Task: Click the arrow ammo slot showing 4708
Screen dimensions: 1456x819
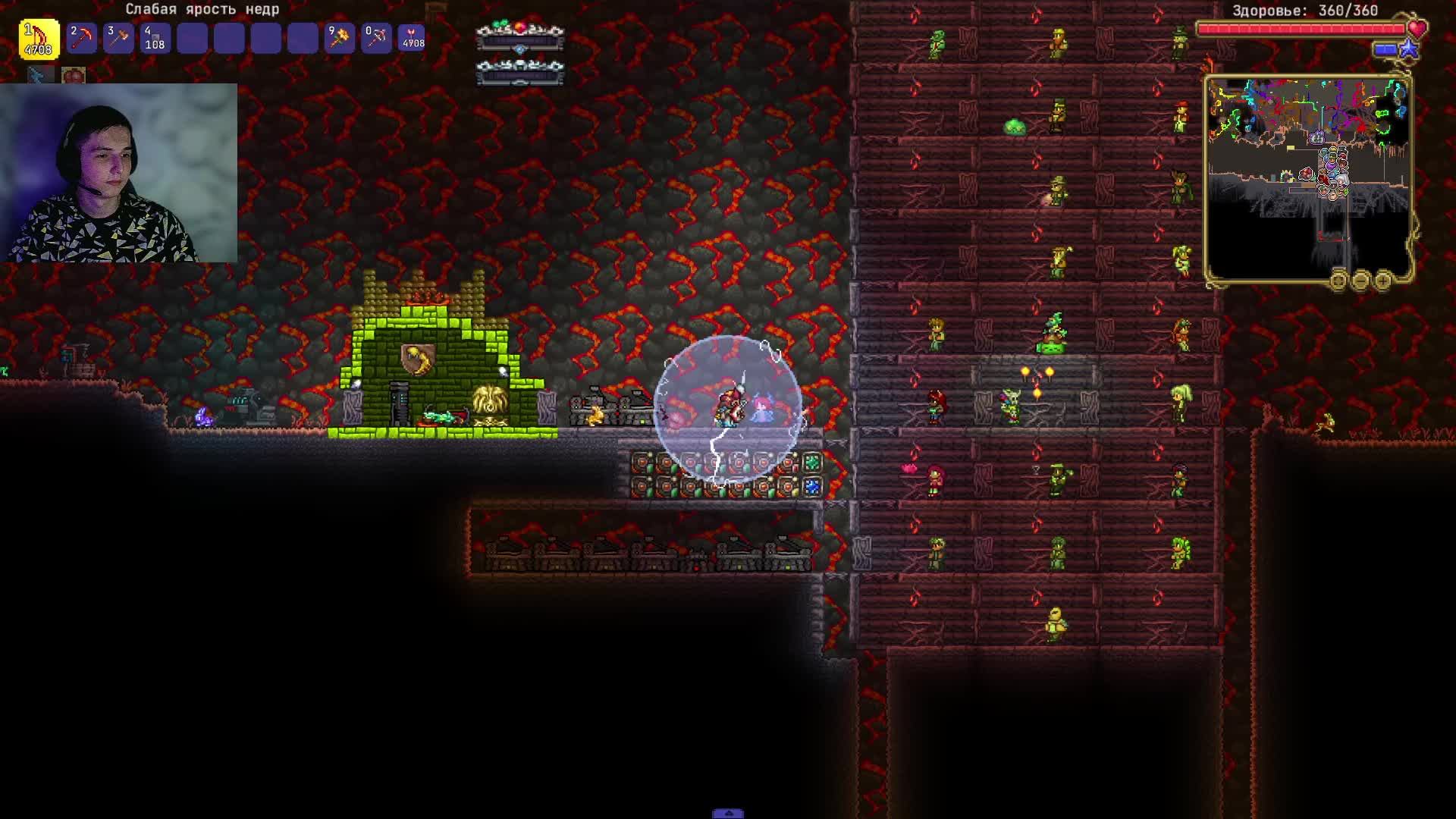Action: click(413, 38)
